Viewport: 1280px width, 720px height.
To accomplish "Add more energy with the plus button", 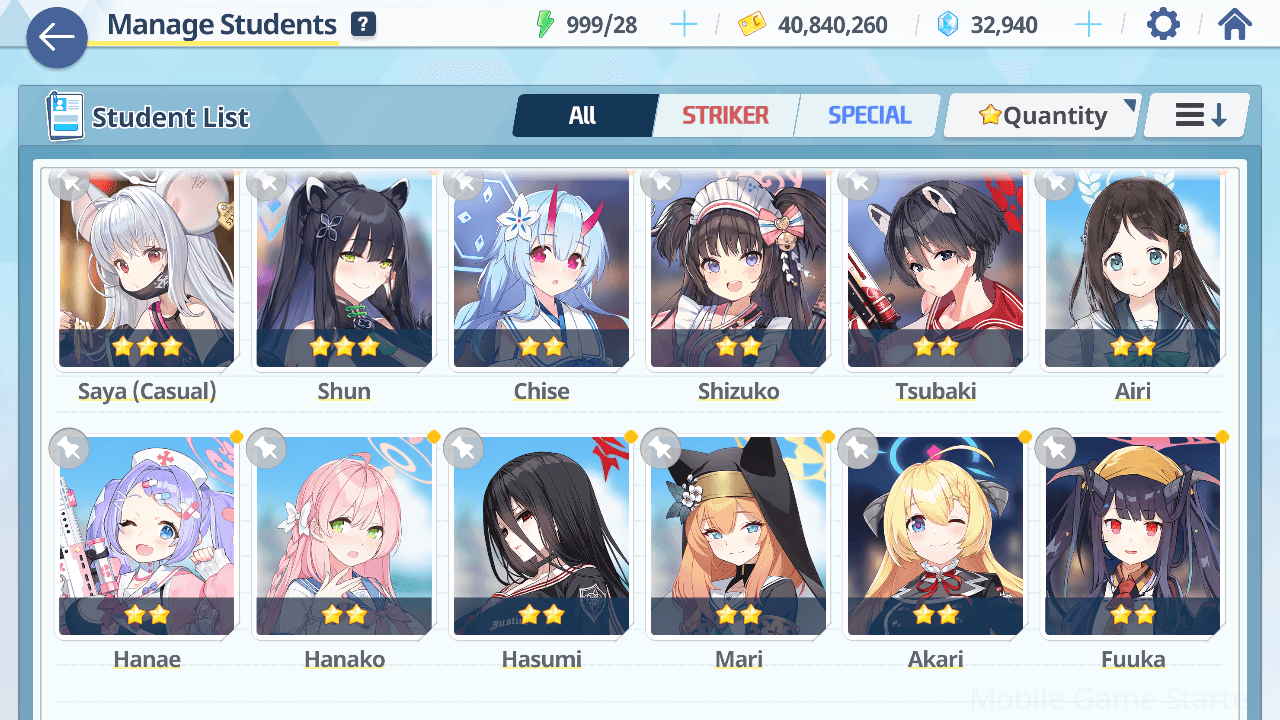I will point(684,25).
